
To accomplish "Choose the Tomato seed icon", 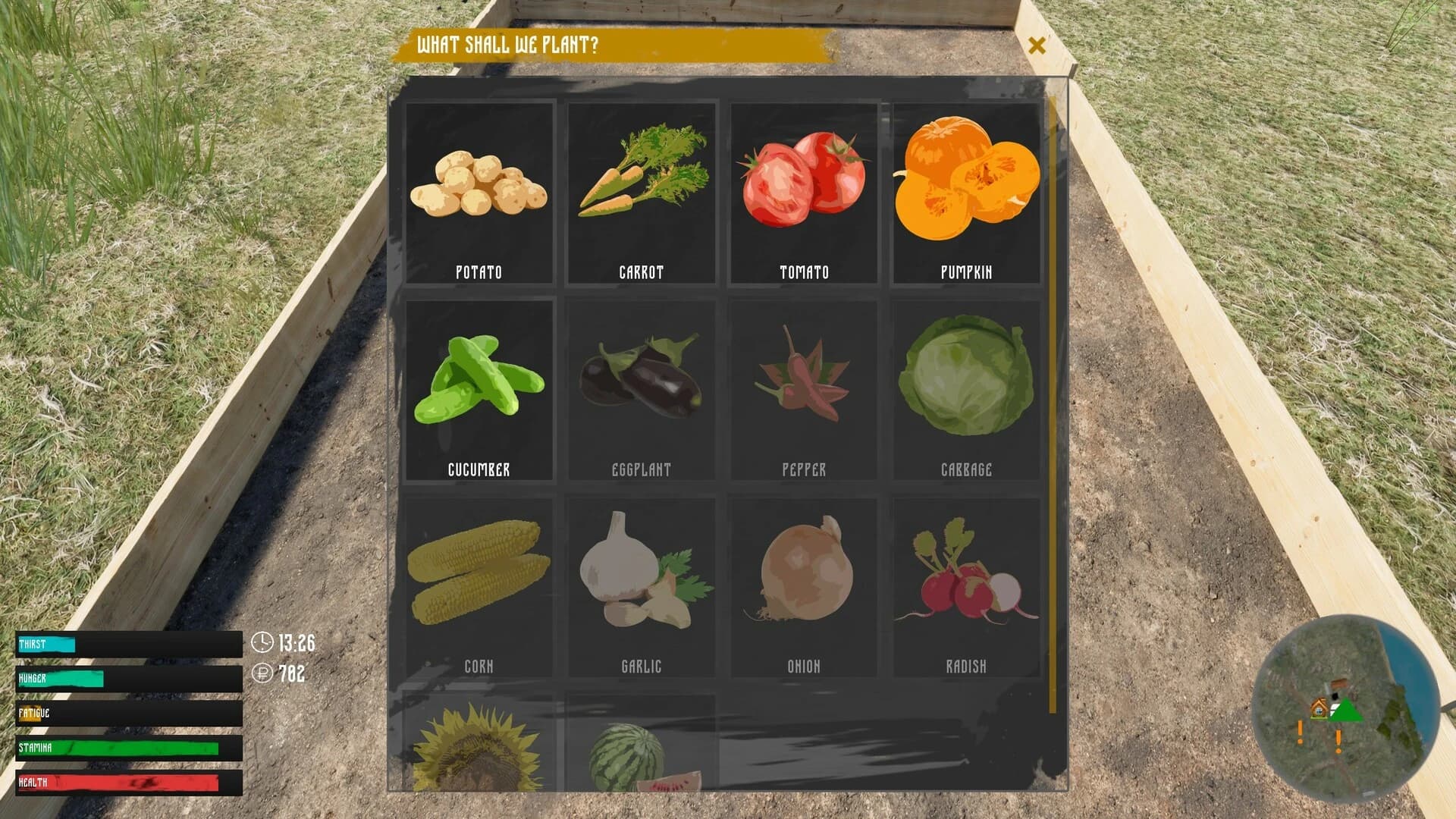I will tap(804, 190).
